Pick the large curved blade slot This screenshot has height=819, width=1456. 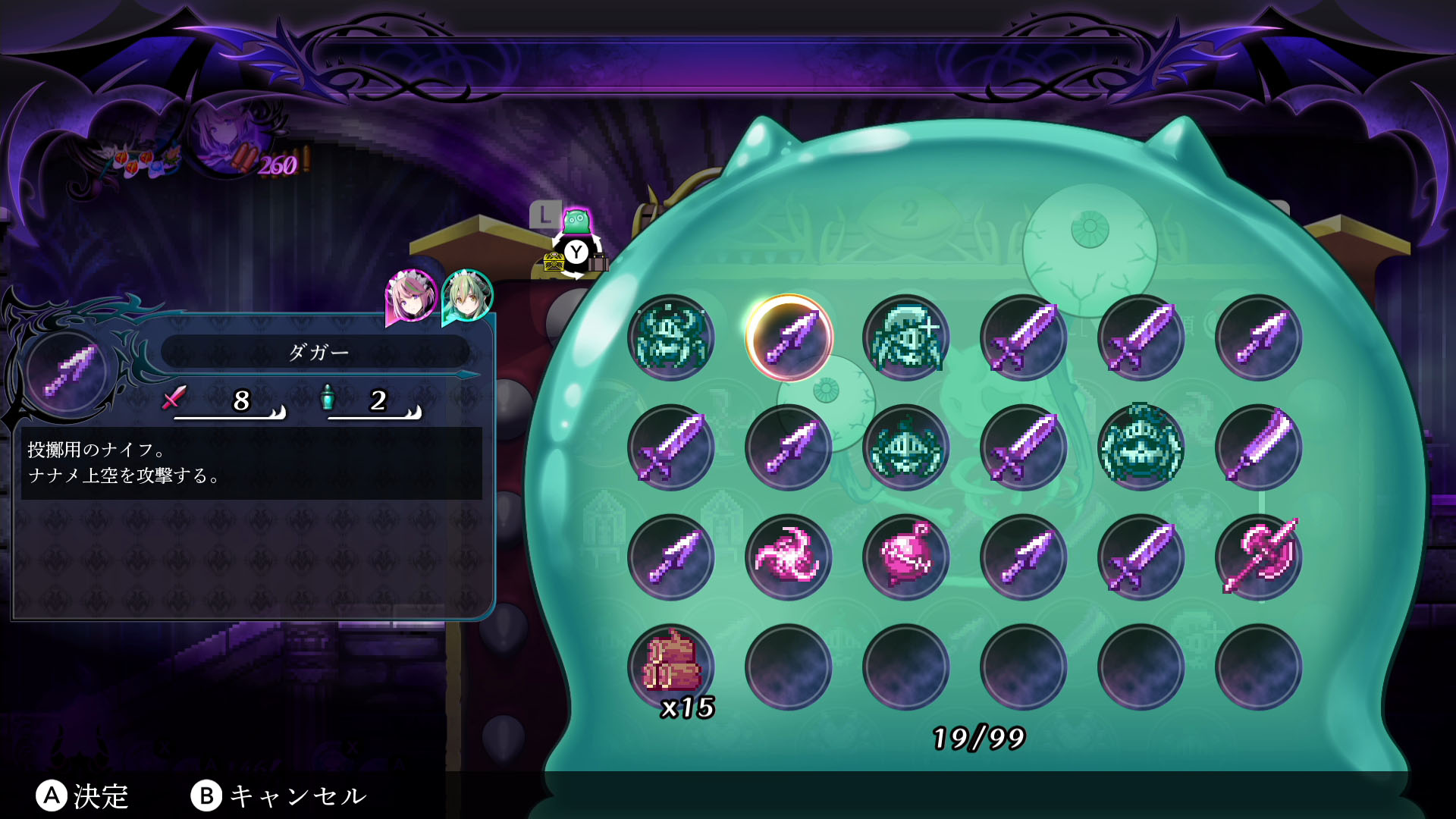coord(1259,447)
